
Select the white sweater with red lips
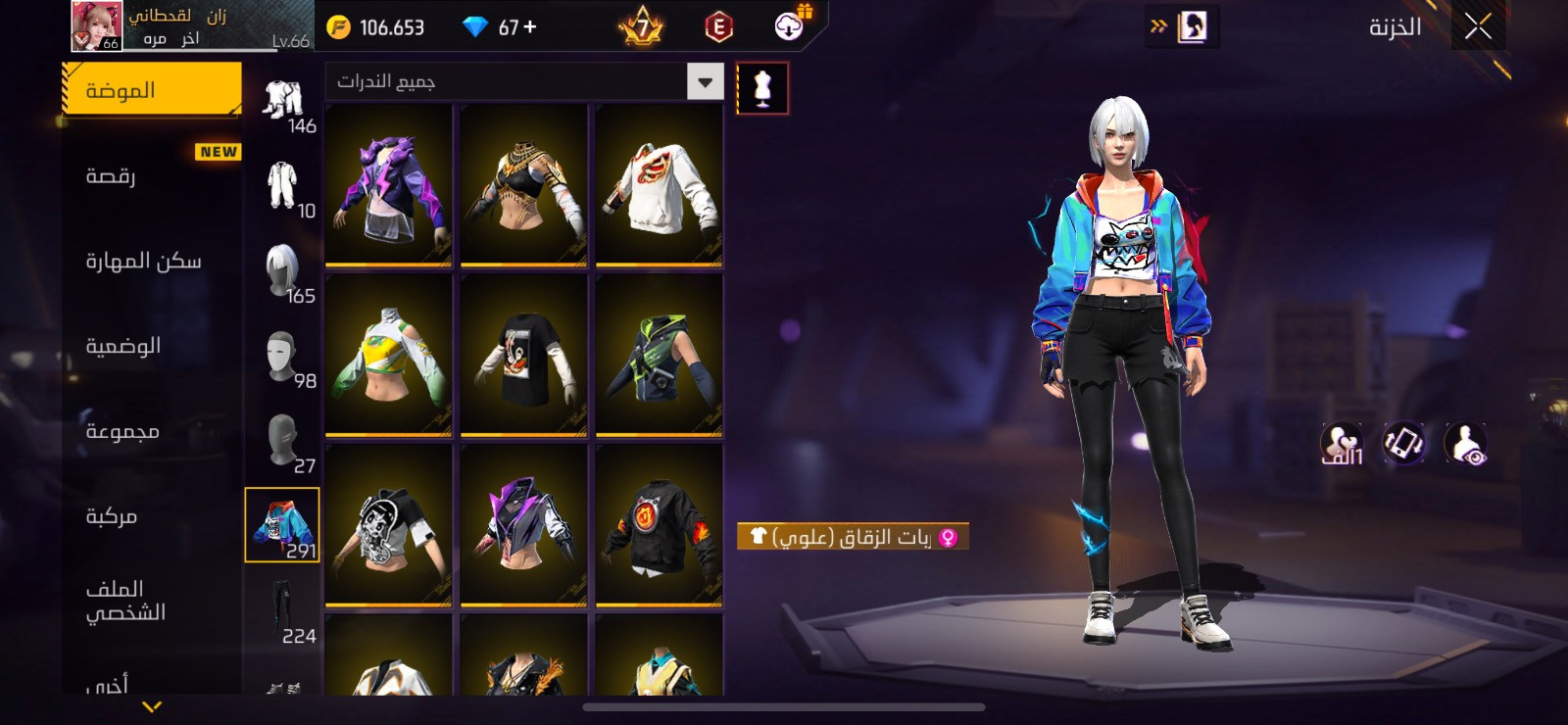click(x=659, y=184)
